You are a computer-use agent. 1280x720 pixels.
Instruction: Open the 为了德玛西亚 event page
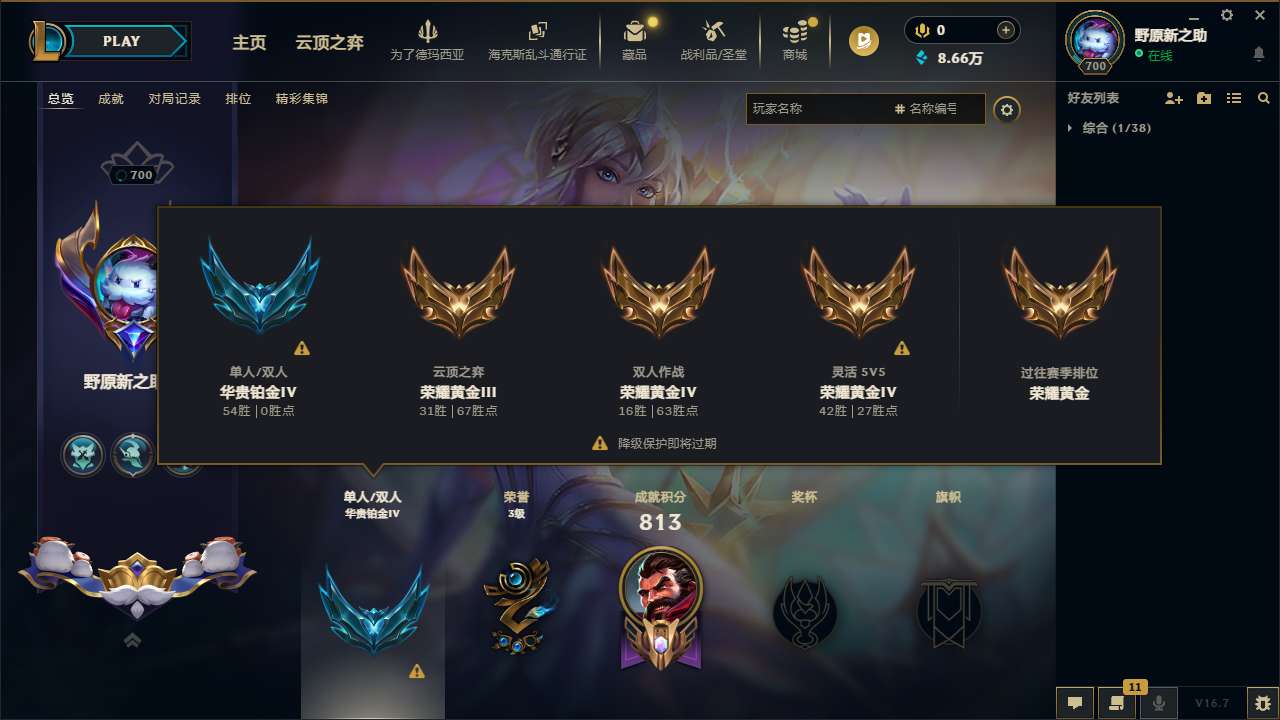point(428,40)
